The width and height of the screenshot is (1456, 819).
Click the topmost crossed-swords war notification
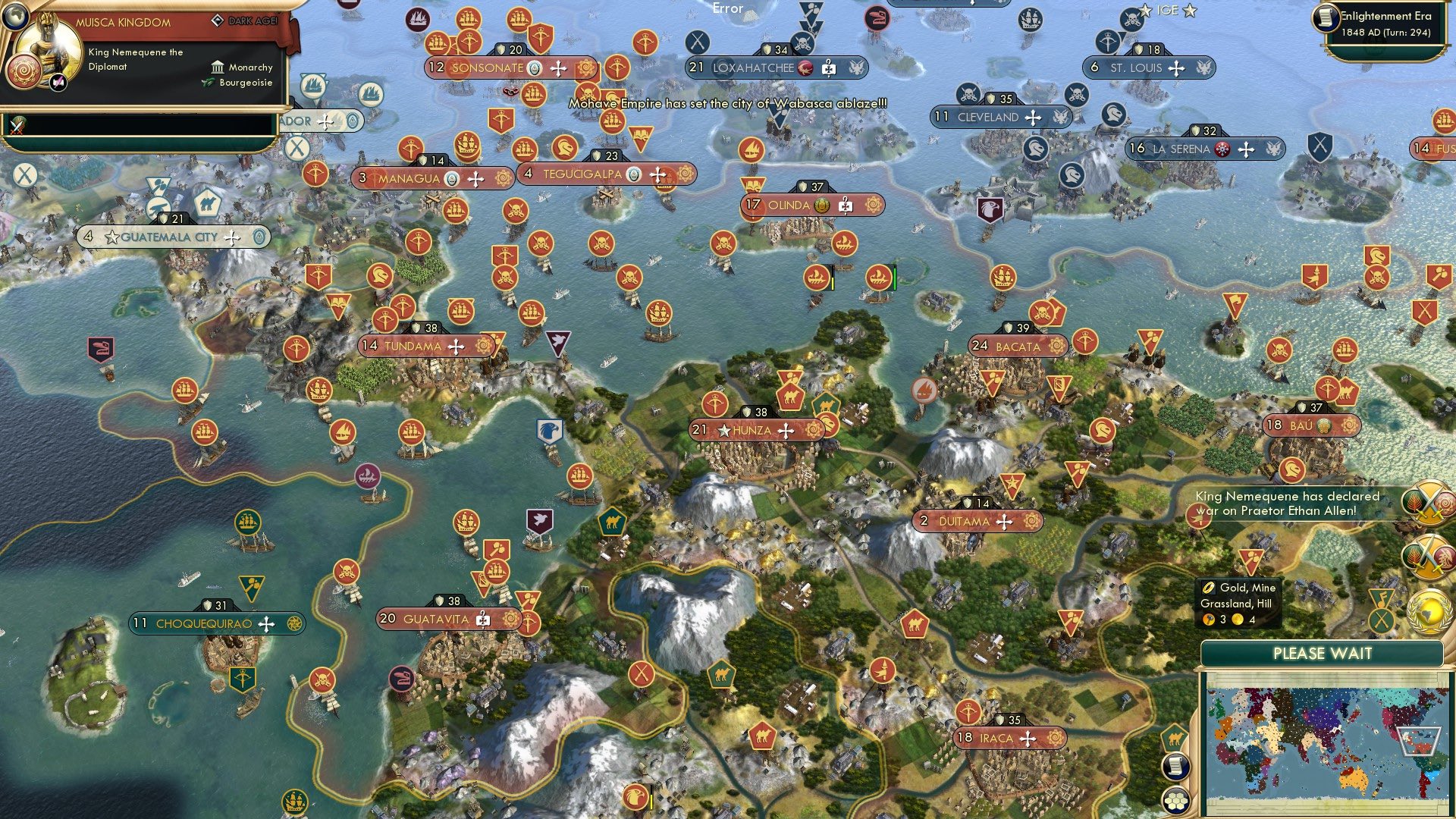1429,503
